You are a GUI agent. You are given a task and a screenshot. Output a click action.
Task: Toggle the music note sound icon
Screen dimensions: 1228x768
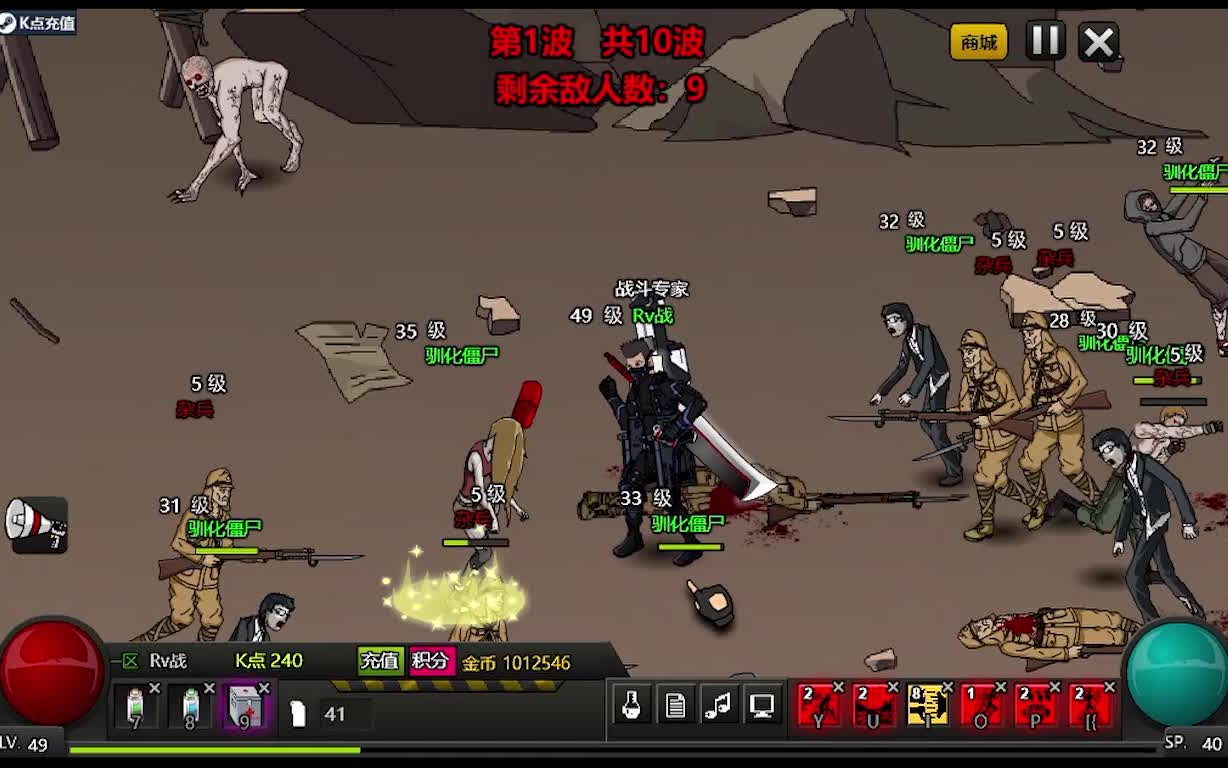point(718,706)
